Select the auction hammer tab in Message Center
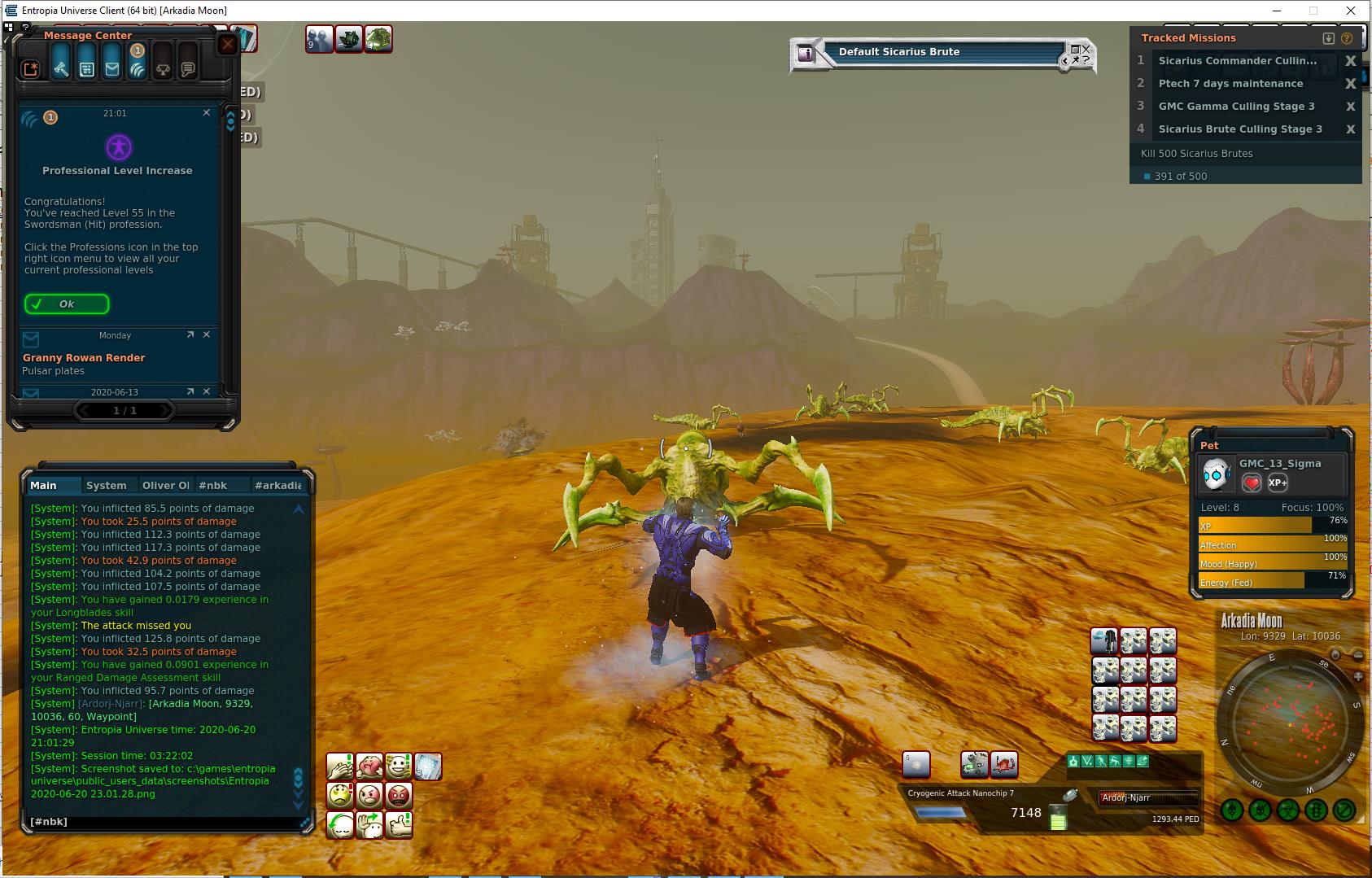The image size is (1372, 878). tap(61, 69)
